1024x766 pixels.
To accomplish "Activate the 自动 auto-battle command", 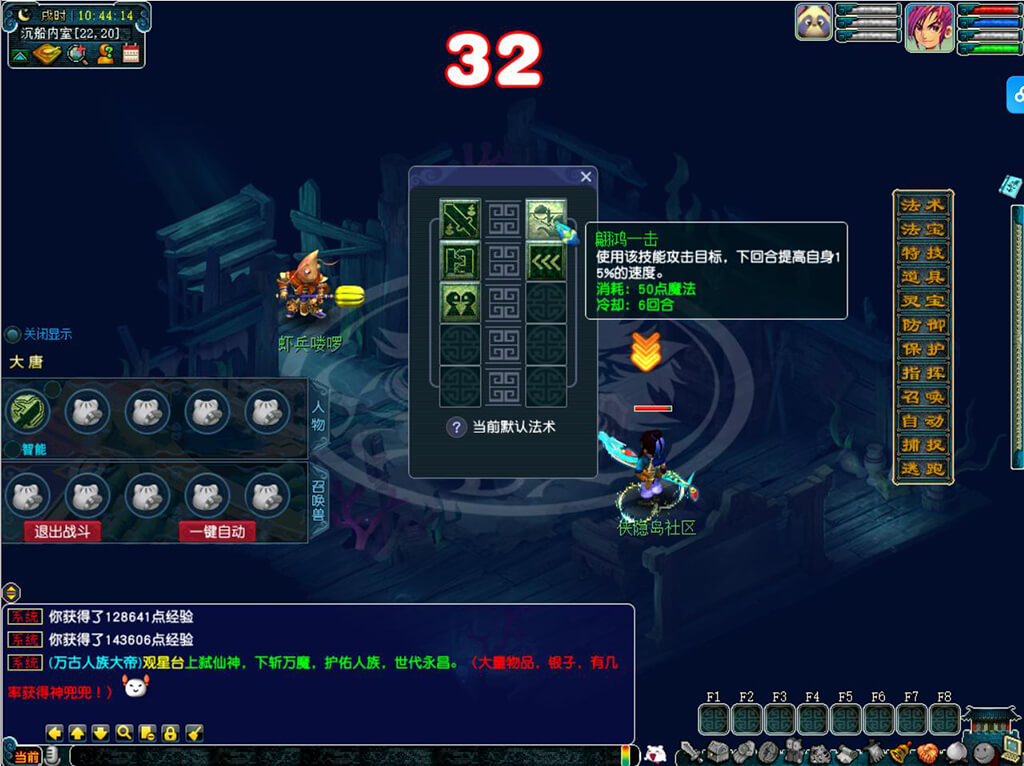I will coord(922,421).
